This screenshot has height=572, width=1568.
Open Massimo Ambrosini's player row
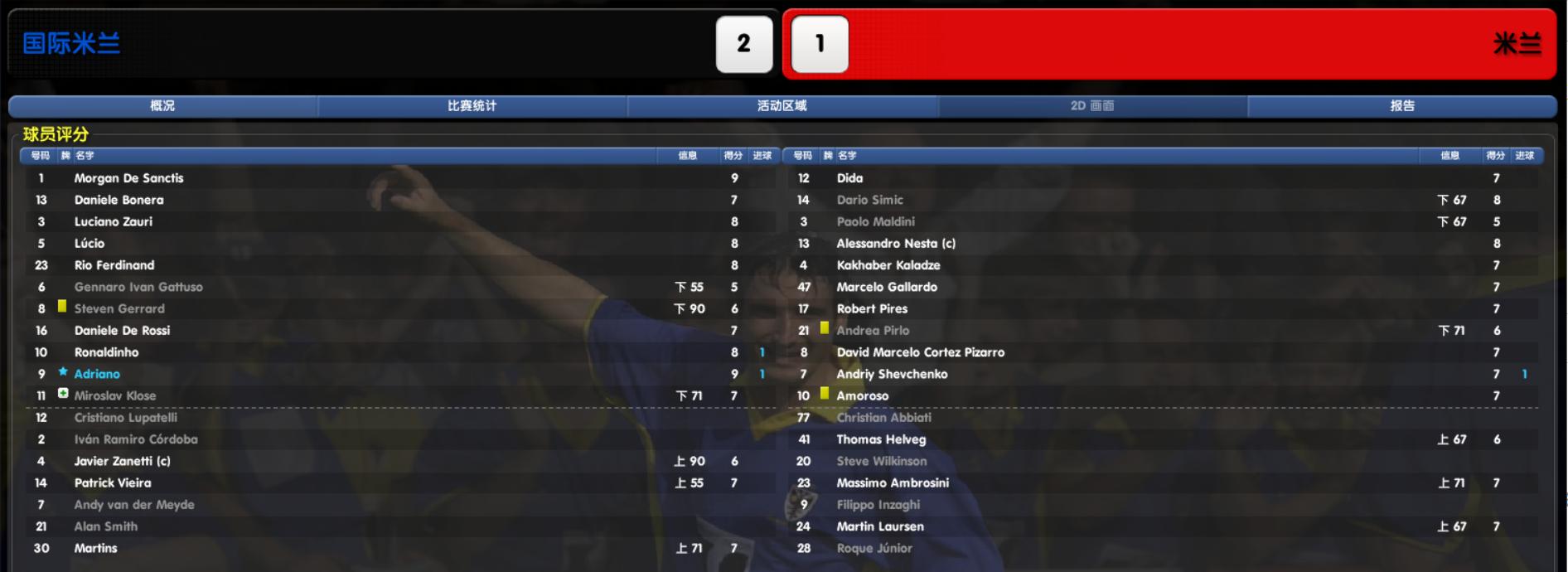[893, 482]
